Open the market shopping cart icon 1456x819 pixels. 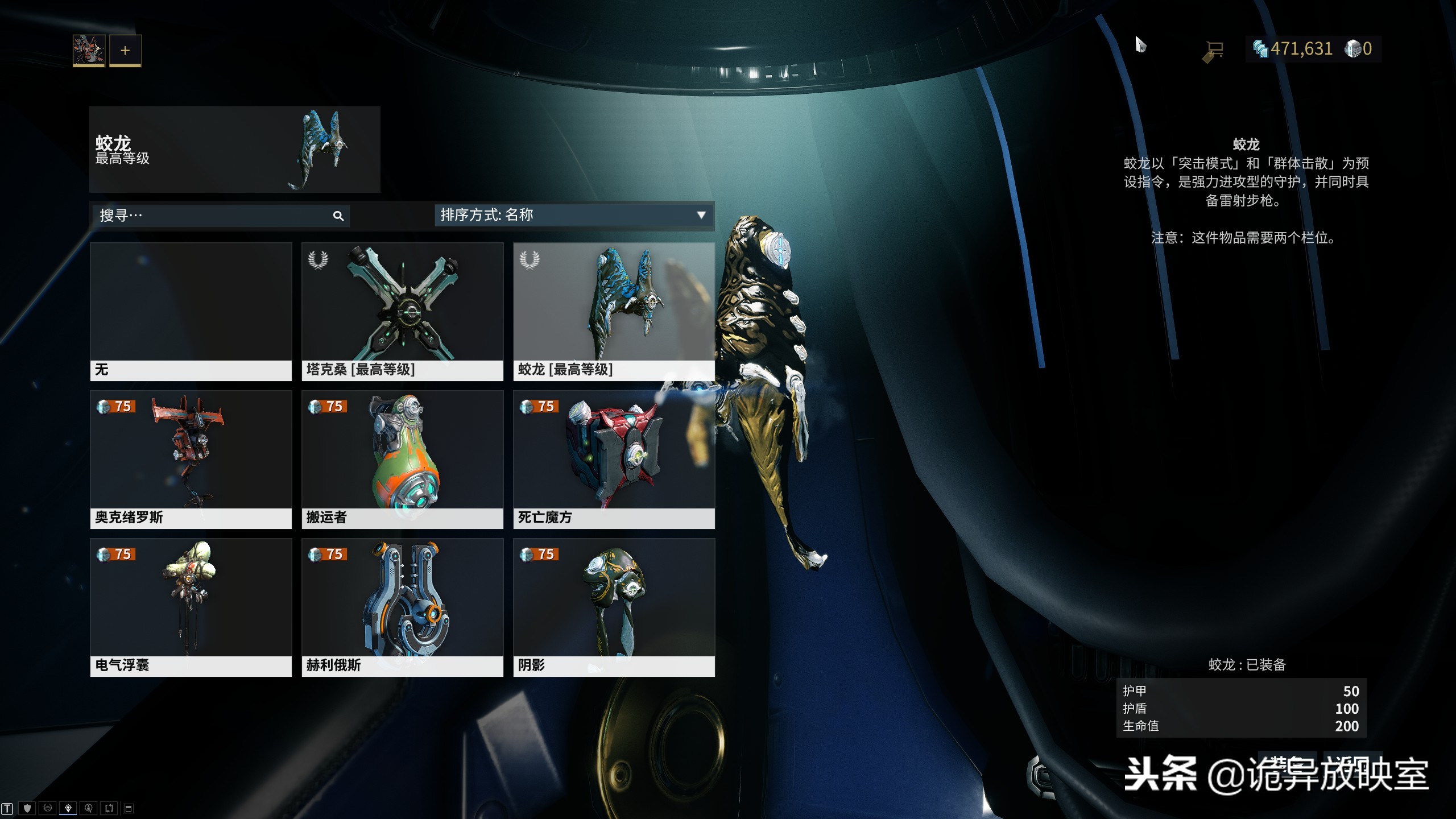point(1214,51)
